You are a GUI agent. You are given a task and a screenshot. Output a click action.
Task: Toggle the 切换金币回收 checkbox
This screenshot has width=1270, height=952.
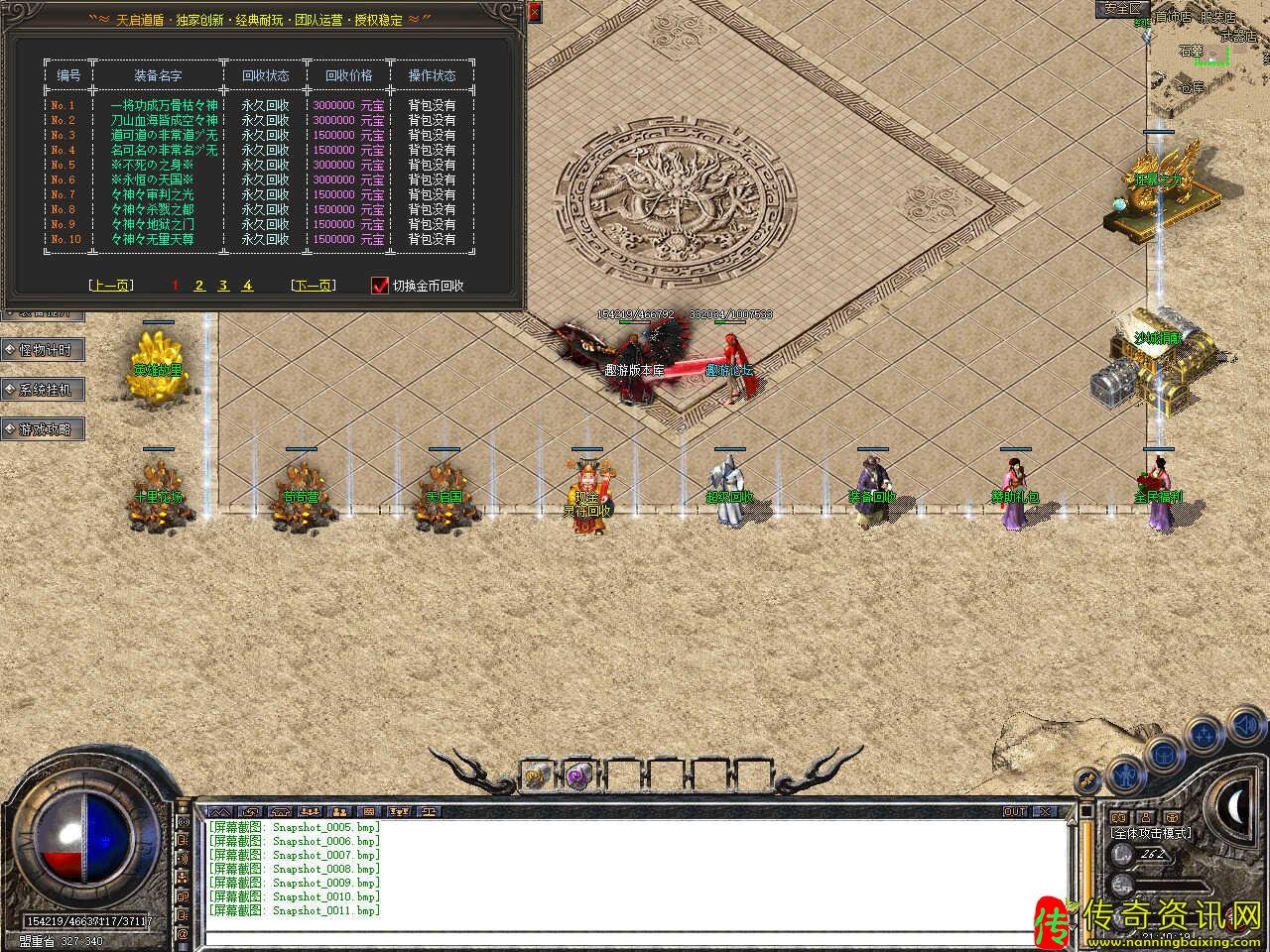click(x=379, y=286)
